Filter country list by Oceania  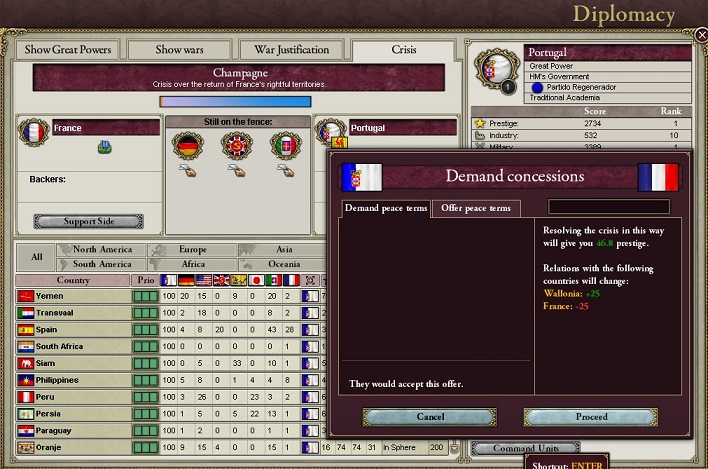285,264
